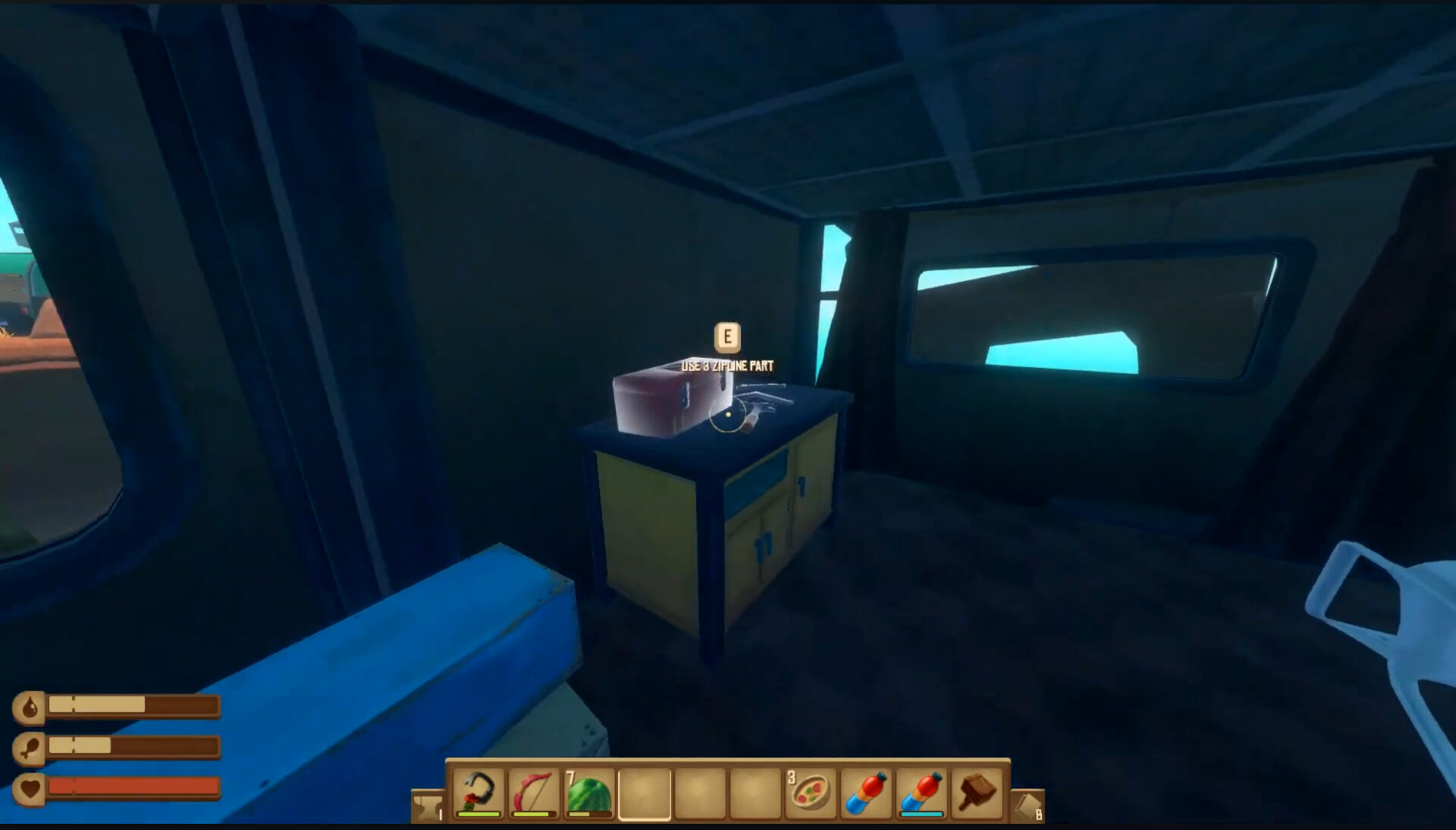
Task: Click the USE 3 ZIPLINE PART label
Action: coord(729,364)
